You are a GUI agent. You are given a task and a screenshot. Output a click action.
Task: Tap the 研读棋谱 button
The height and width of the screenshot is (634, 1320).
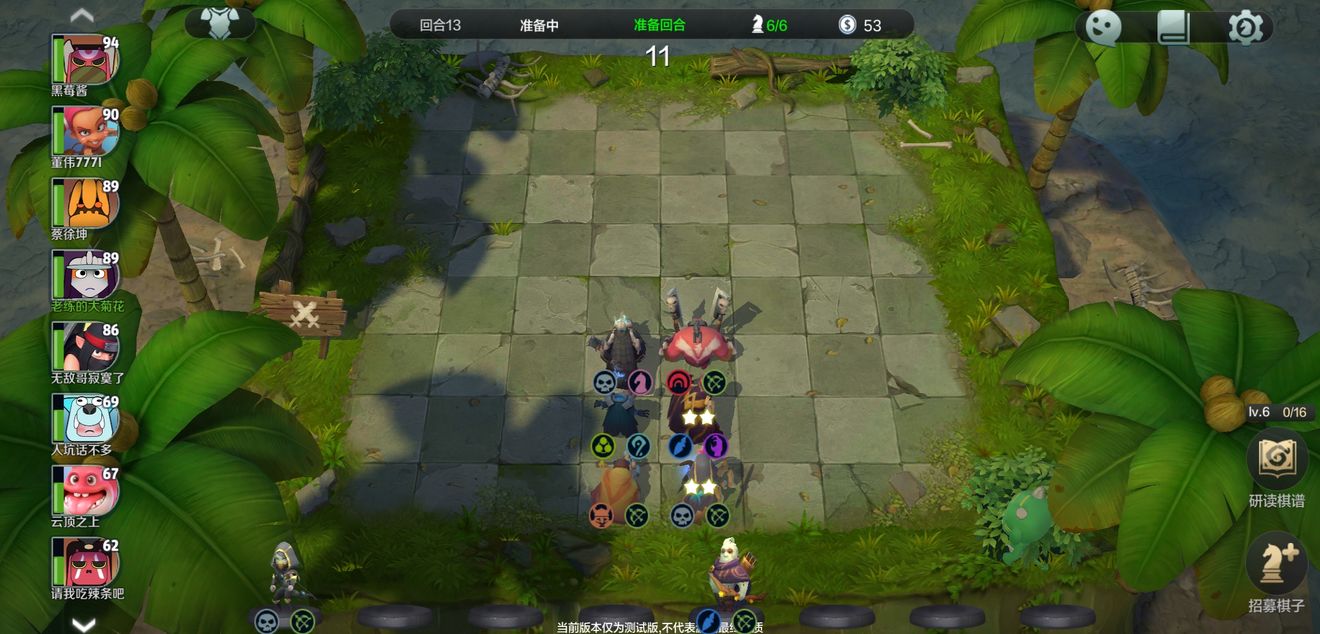click(x=1277, y=460)
